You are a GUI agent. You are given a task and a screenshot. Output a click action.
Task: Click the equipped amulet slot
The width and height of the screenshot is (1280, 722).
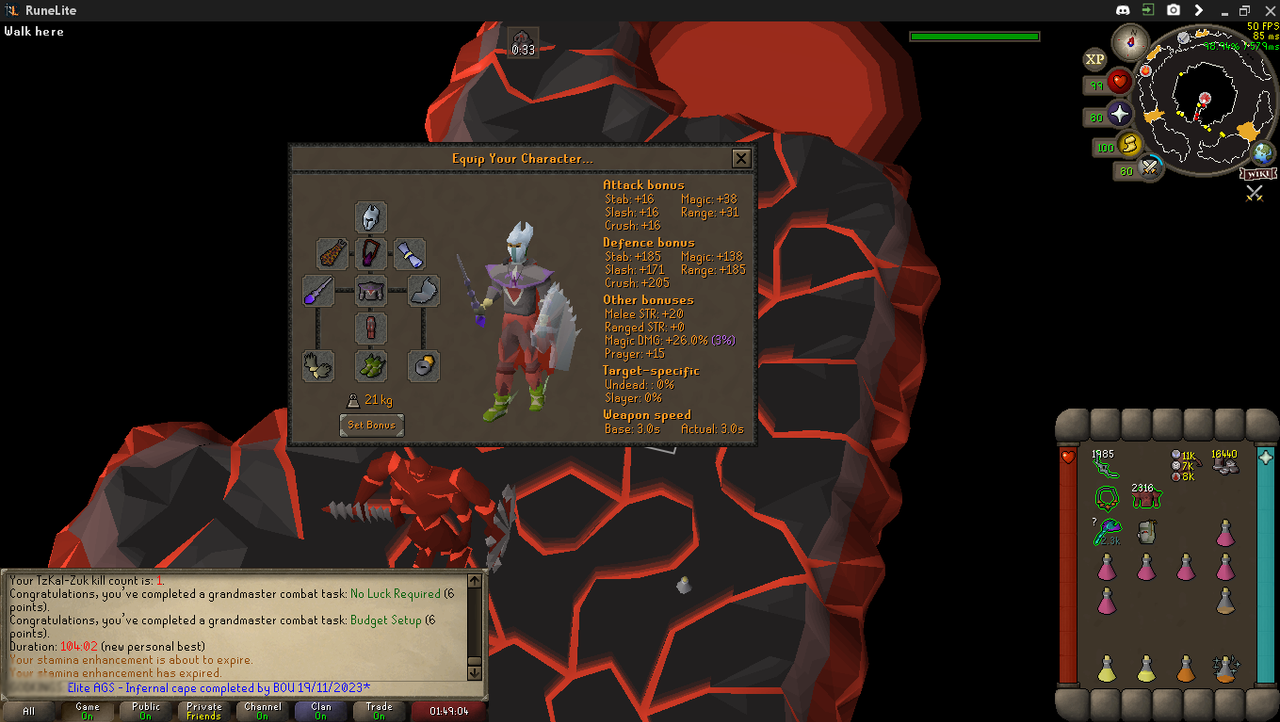371,253
